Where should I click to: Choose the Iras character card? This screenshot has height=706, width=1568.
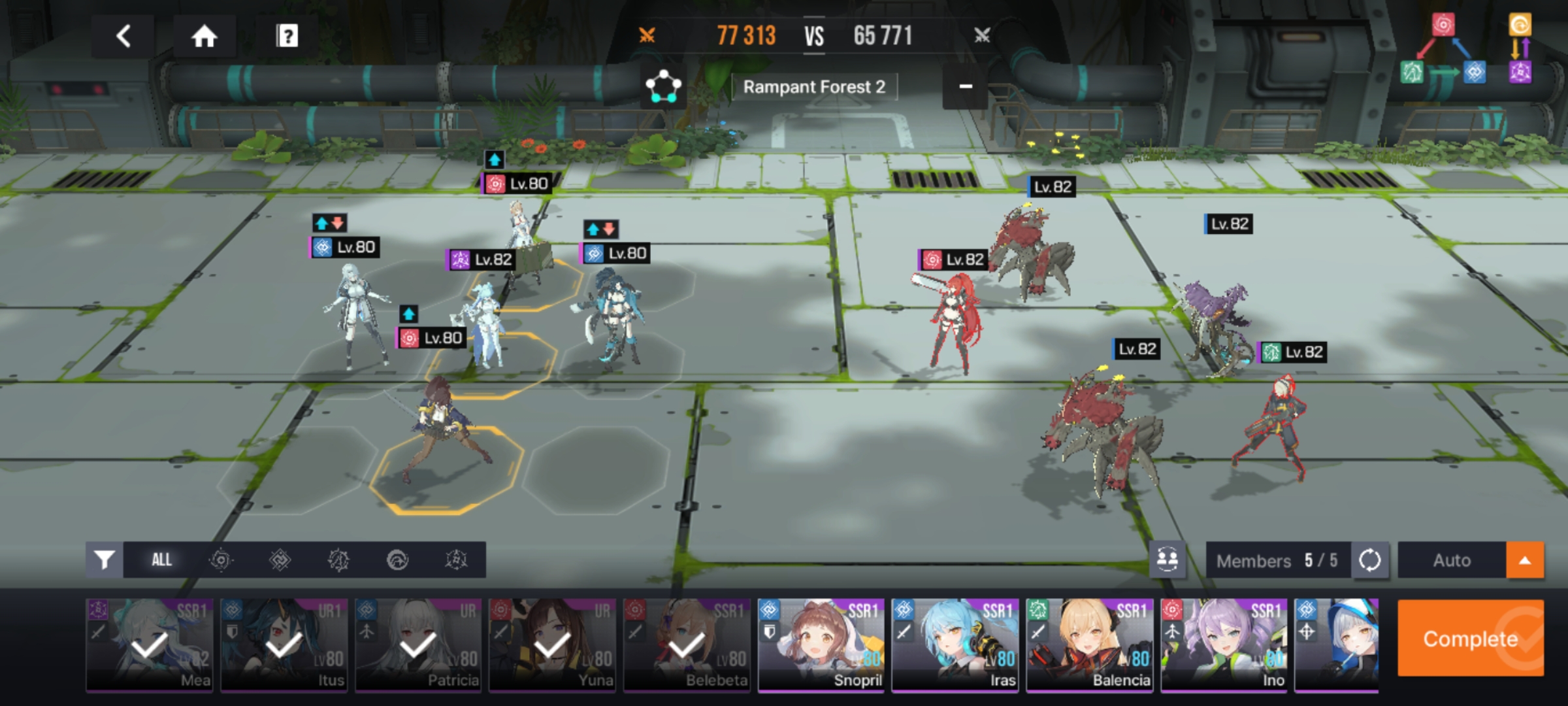(955, 645)
